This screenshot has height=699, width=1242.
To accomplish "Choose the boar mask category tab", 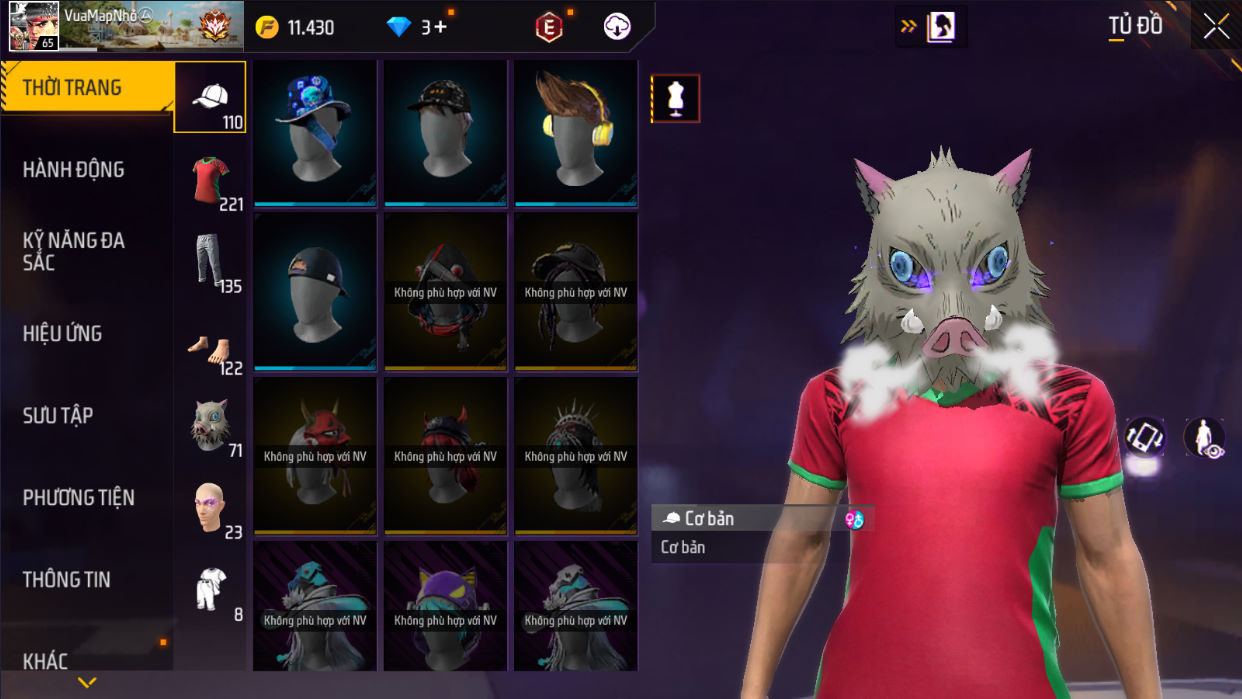I will click(210, 427).
